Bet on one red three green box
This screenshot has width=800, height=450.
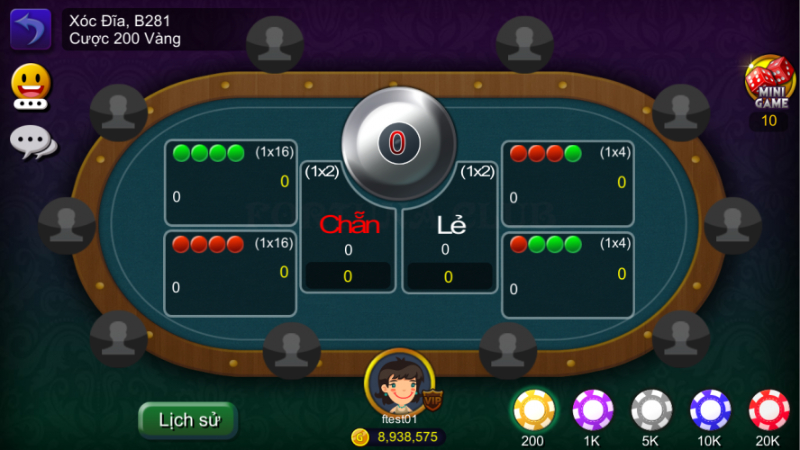click(567, 274)
